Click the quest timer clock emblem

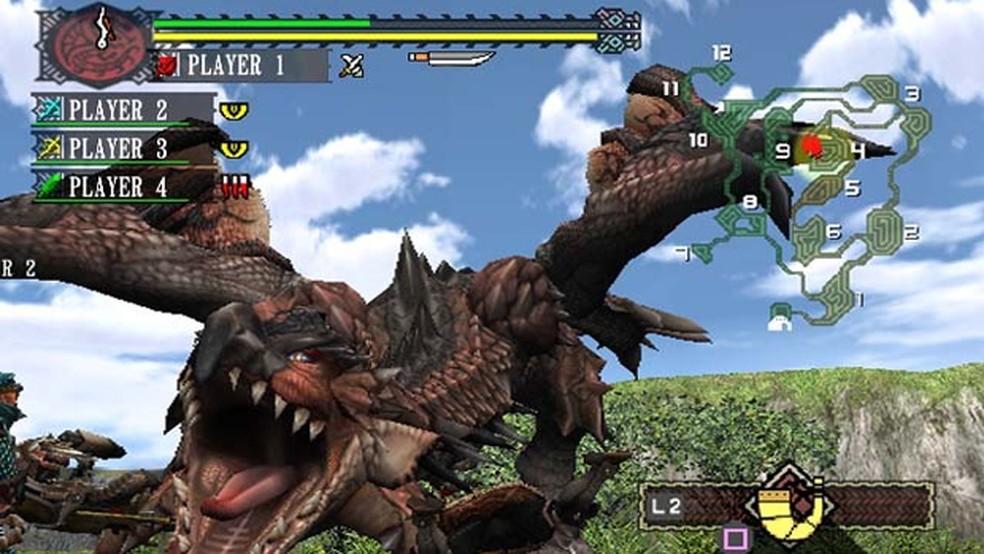click(x=97, y=46)
